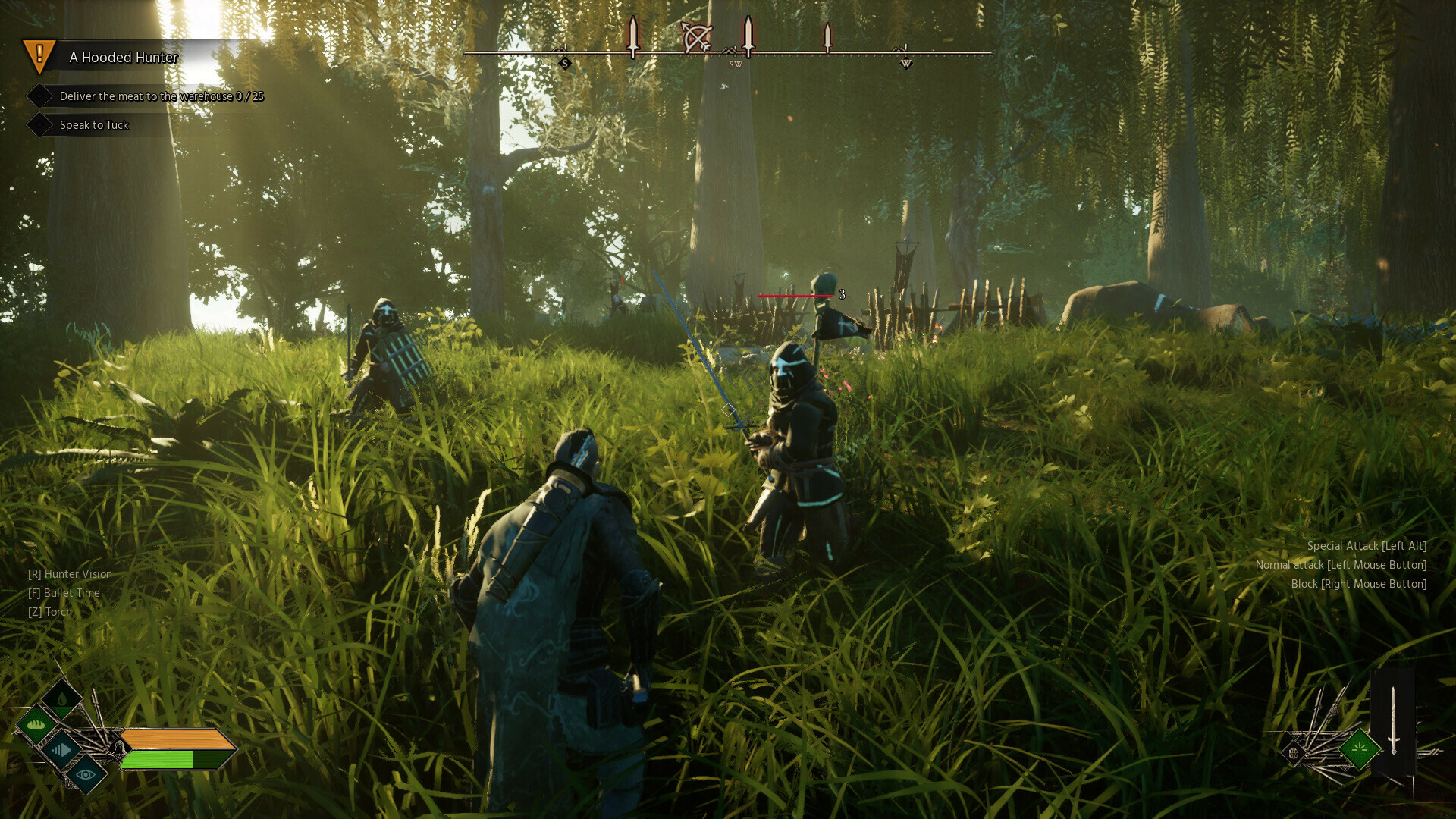Select the South marker on the compass
This screenshot has width=1456, height=819.
564,64
